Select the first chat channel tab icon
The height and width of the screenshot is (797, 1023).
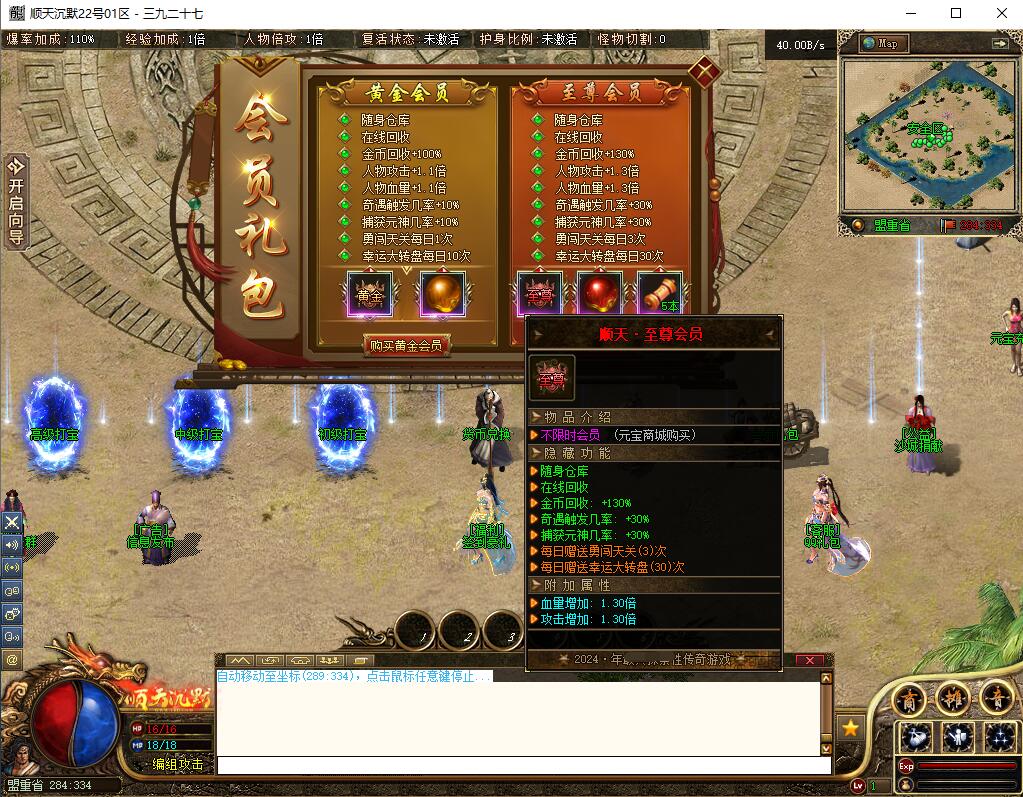tap(238, 661)
